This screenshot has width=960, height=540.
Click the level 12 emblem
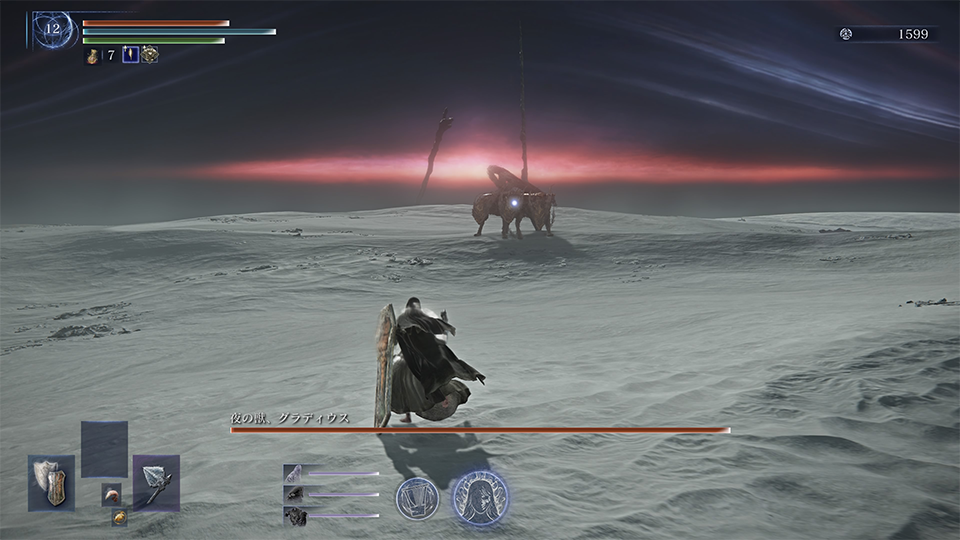(x=51, y=29)
